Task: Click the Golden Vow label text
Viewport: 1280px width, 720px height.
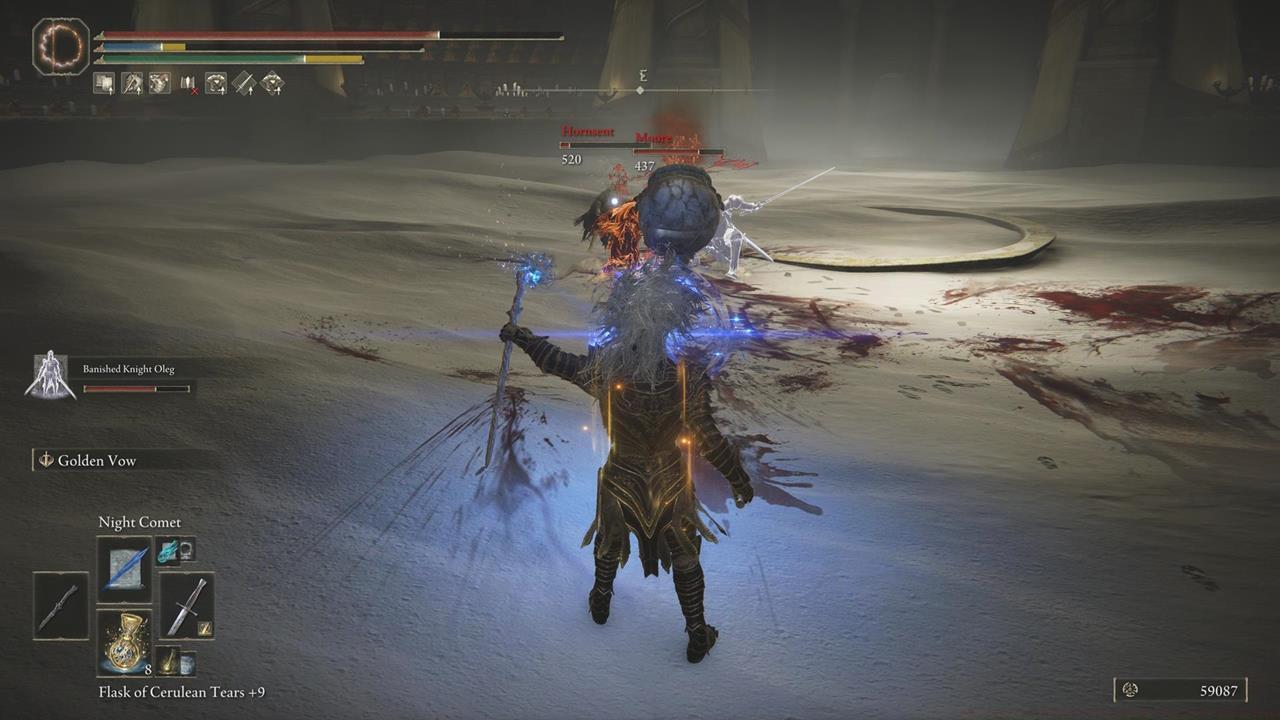Action: (x=98, y=460)
